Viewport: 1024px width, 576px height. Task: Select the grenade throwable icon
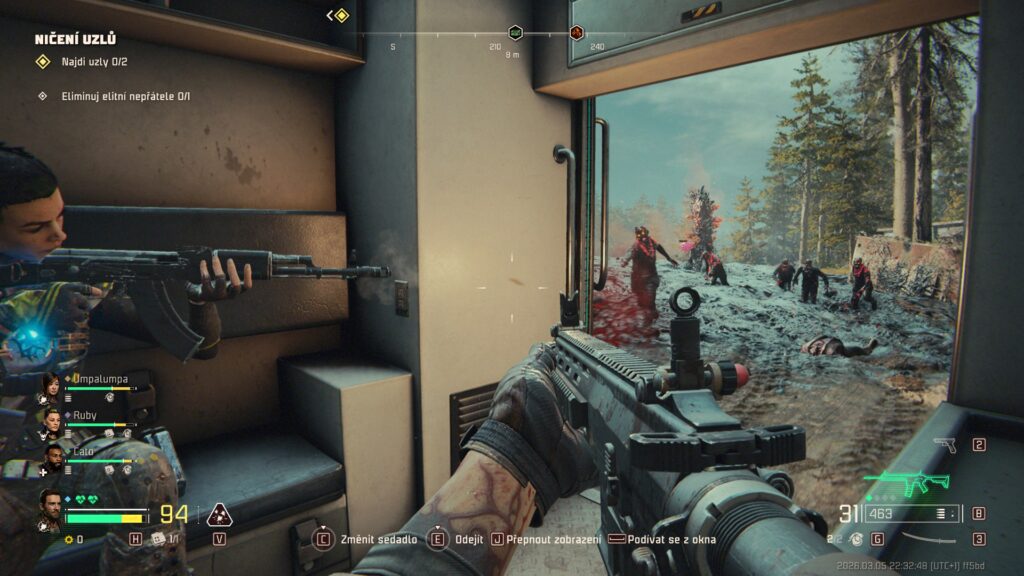(856, 538)
